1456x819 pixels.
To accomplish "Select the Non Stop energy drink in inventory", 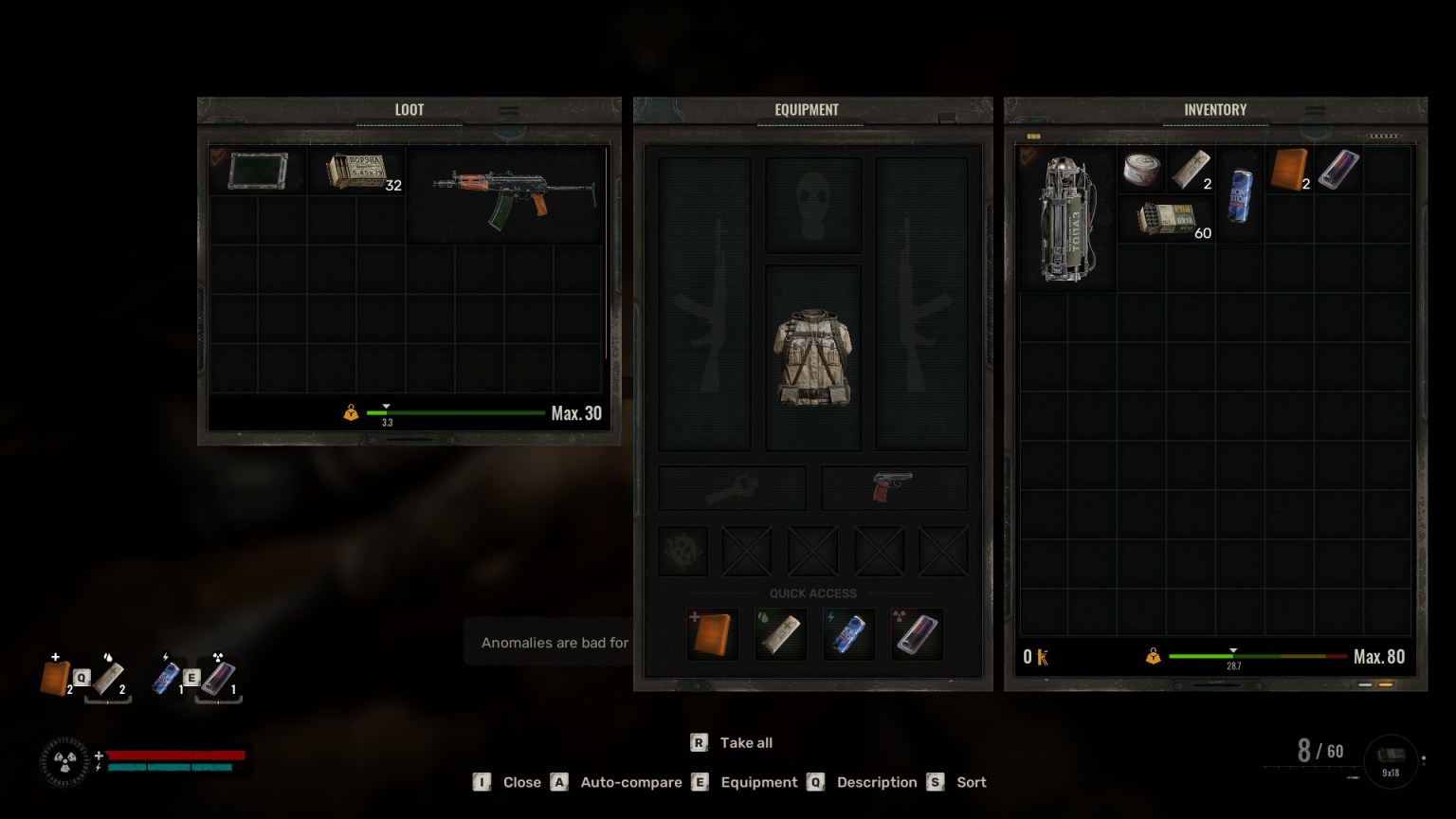I will click(1241, 194).
